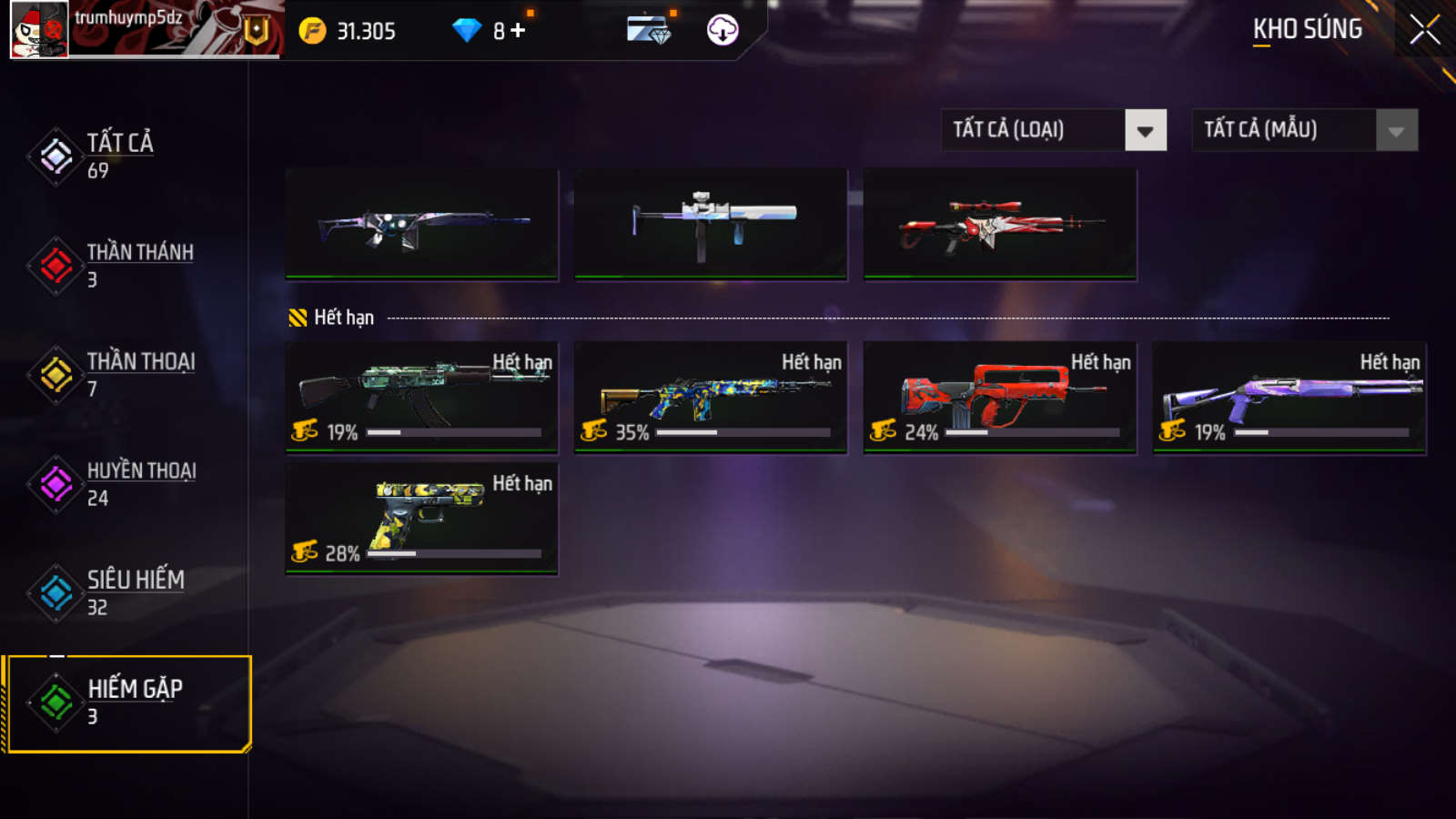Add diamonds with the plus button
Image resolution: width=1456 pixels, height=819 pixels.
click(518, 31)
